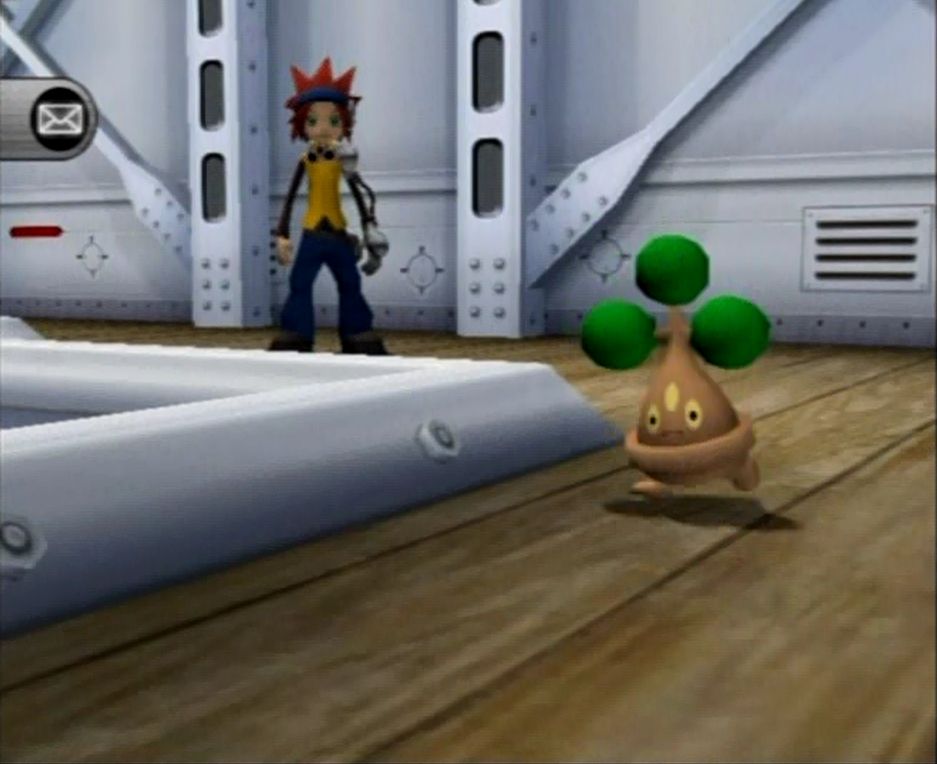The image size is (937, 764).
Task: Open the mail envelope icon
Action: pyautogui.click(x=59, y=119)
